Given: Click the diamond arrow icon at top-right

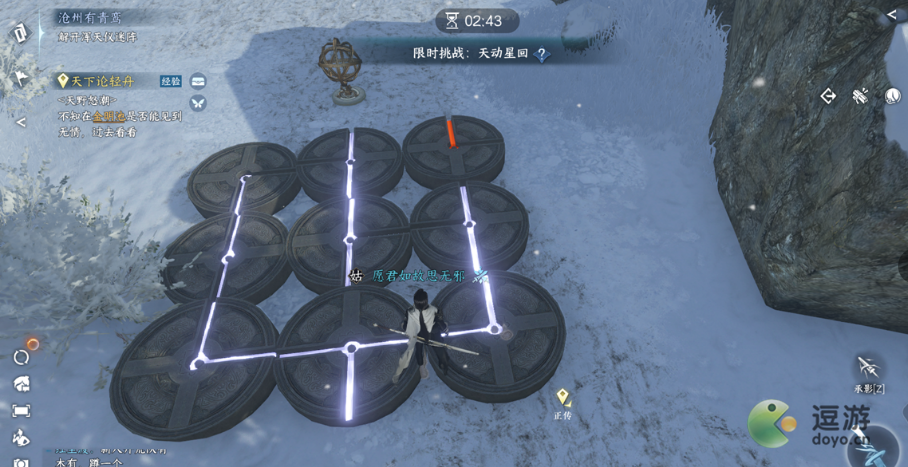Looking at the screenshot, I should (x=828, y=96).
